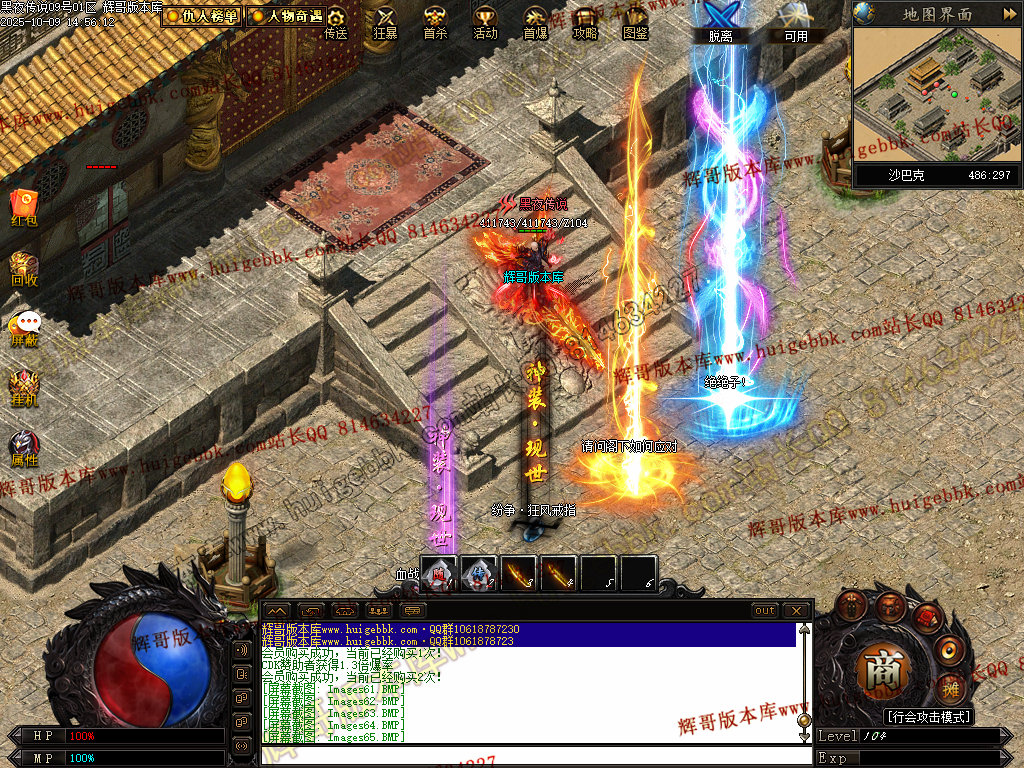Open the 红包 red envelope icon
This screenshot has width=1024, height=768.
pos(24,206)
